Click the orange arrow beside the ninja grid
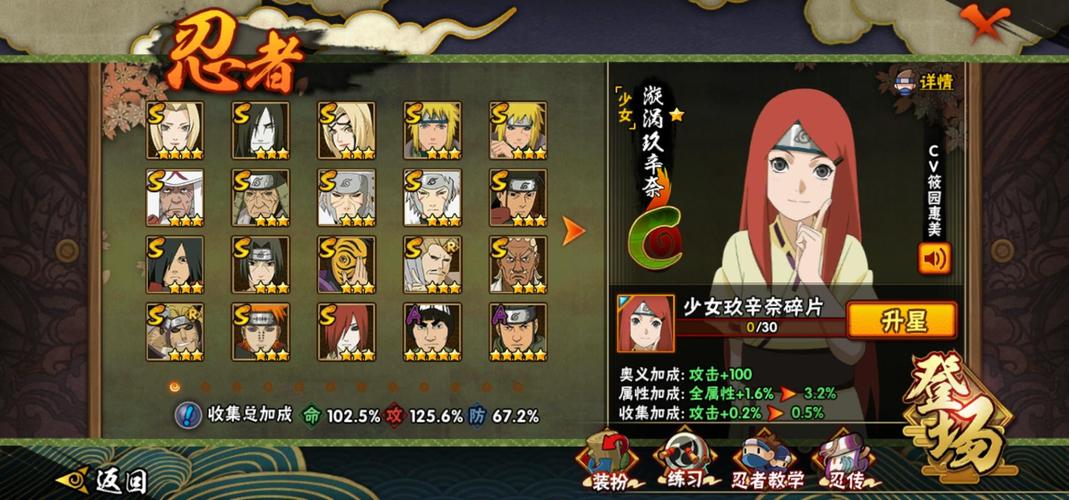1069x500 pixels. pos(572,232)
